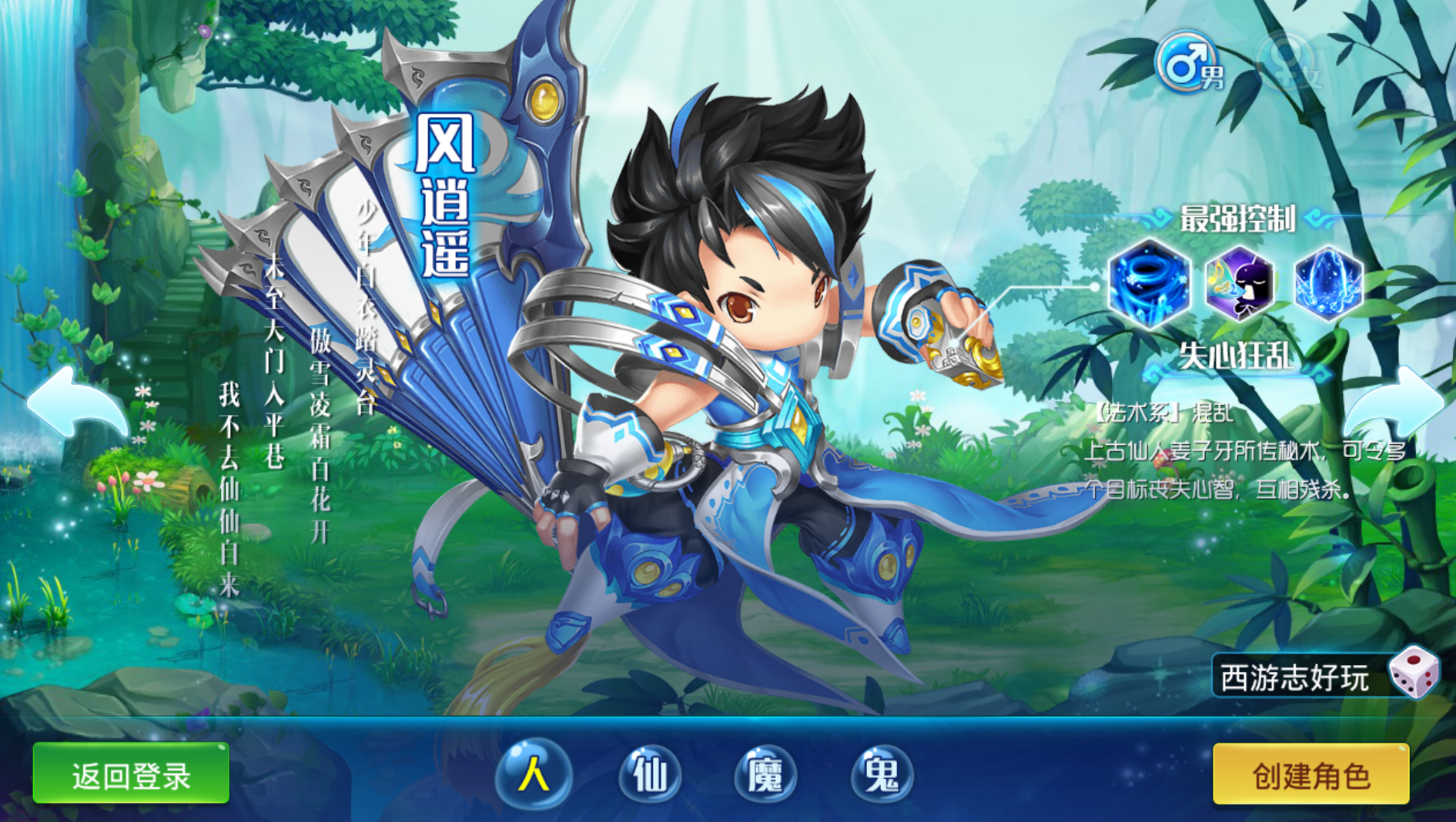View the purple shadow figure skill icon
Screen dimensions: 1456x822
tap(1239, 282)
